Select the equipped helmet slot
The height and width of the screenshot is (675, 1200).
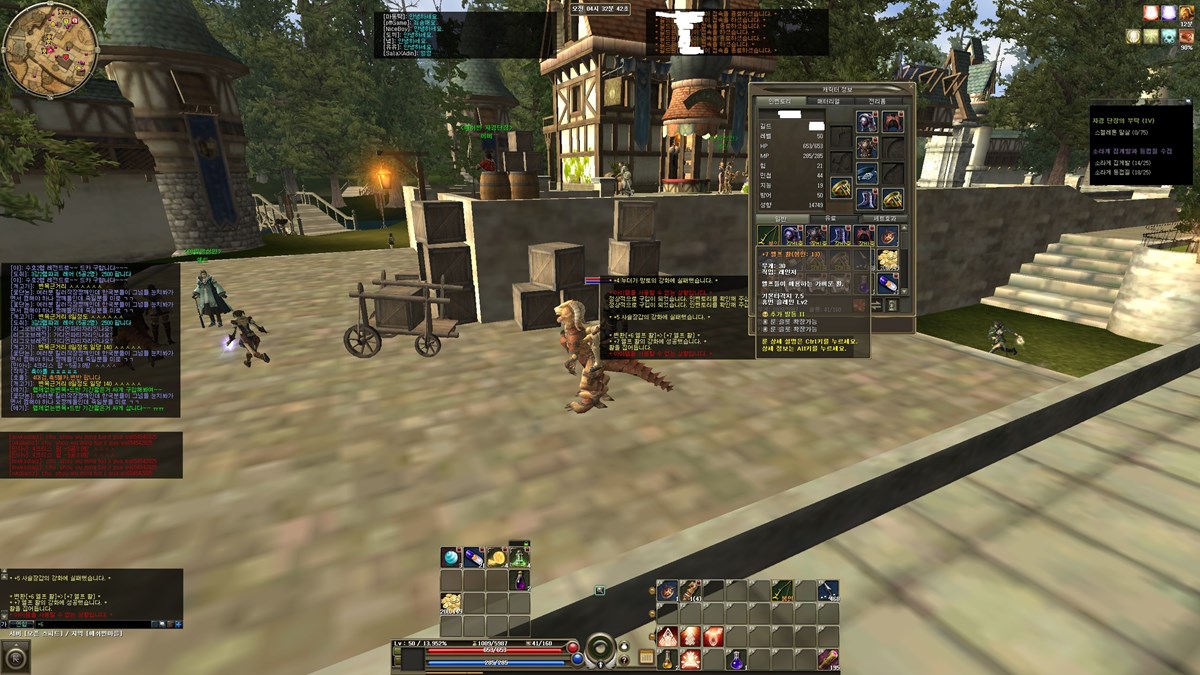coord(867,122)
